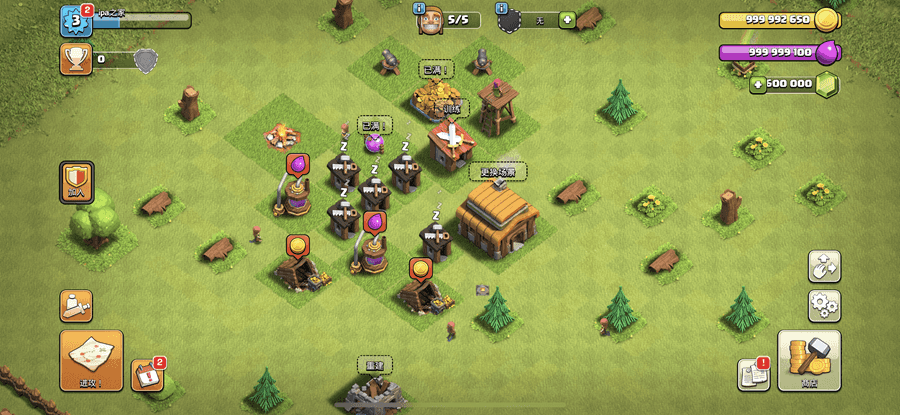900x415 pixels.
Task: Open the player profile level badge
Action: pos(76,20)
